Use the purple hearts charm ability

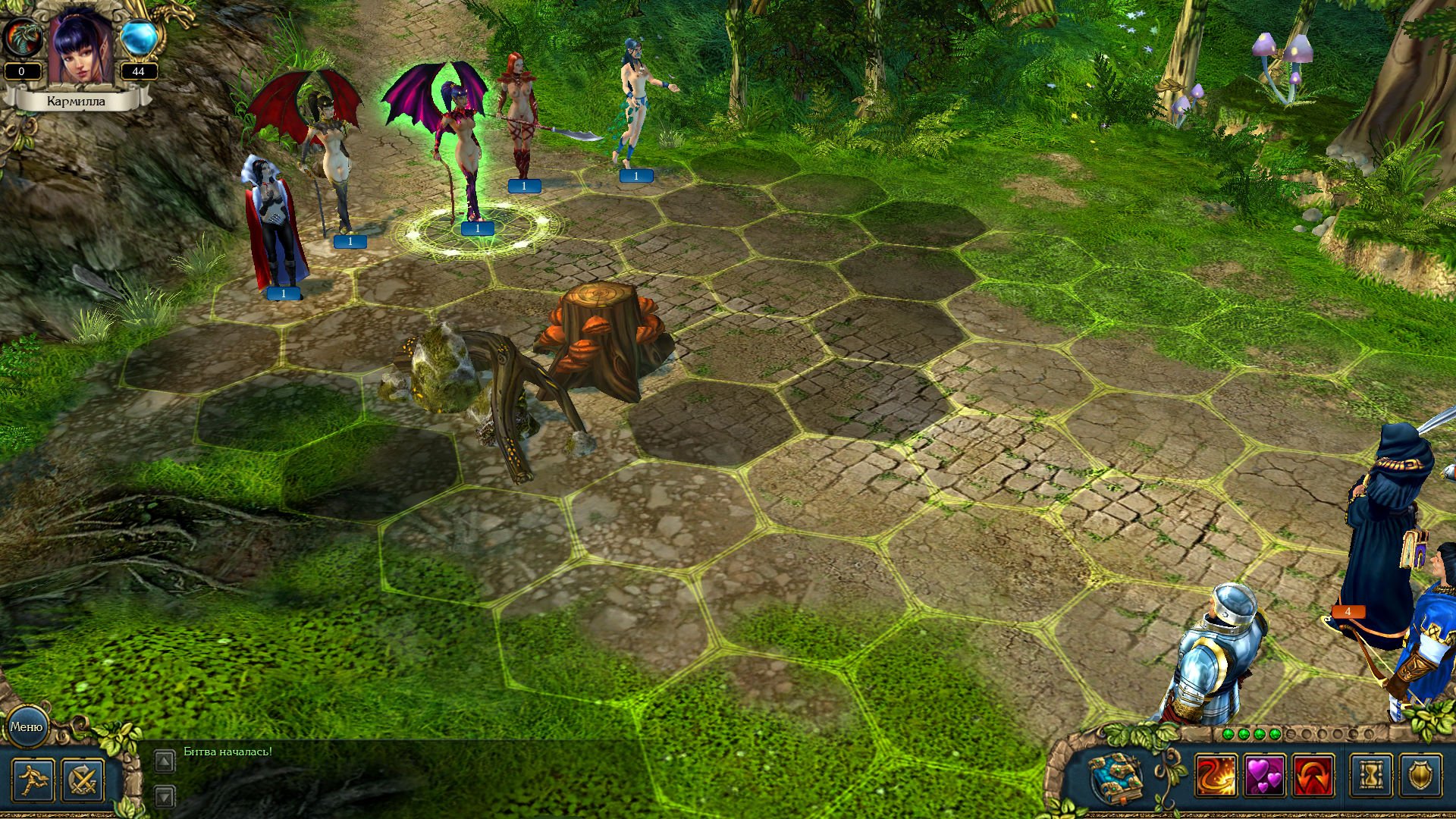tap(1264, 776)
